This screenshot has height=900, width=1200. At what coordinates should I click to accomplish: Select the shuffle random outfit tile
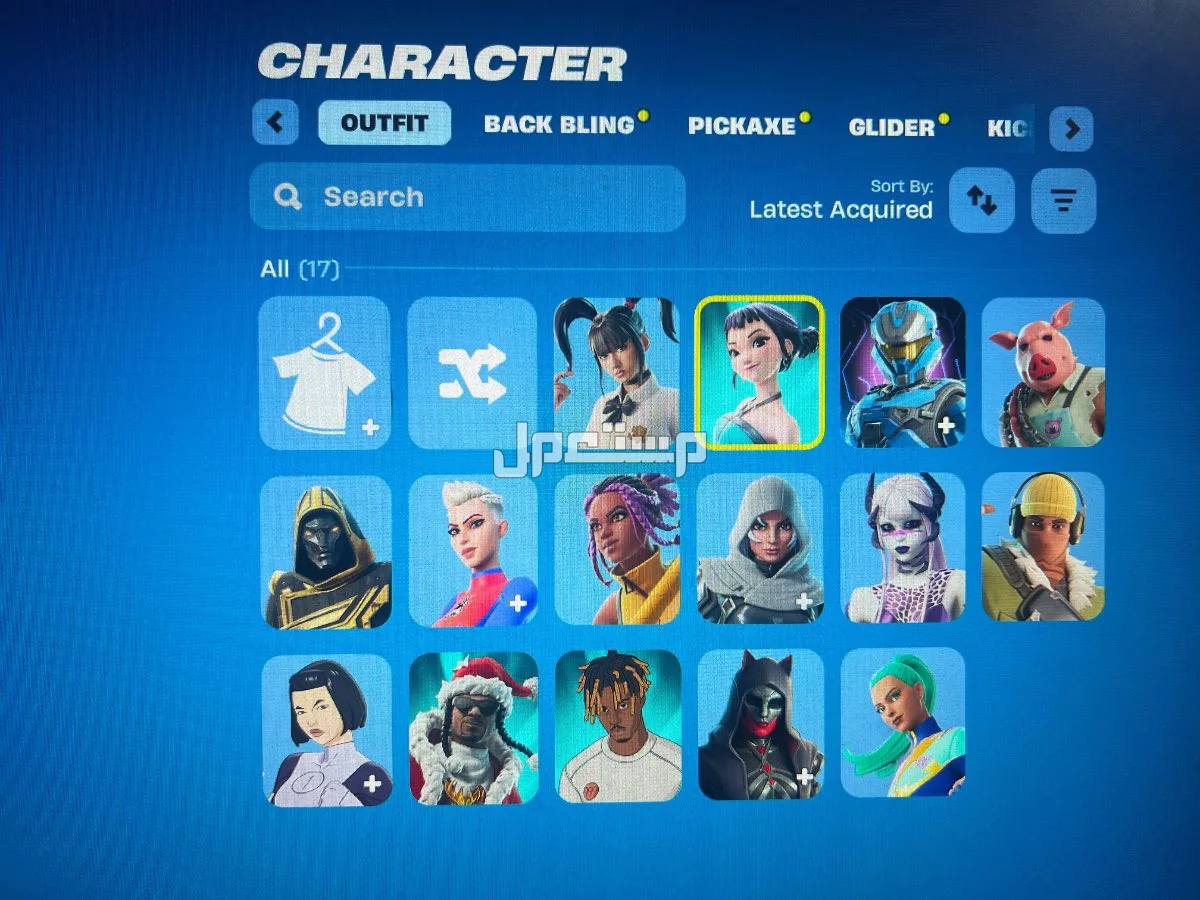click(x=471, y=372)
